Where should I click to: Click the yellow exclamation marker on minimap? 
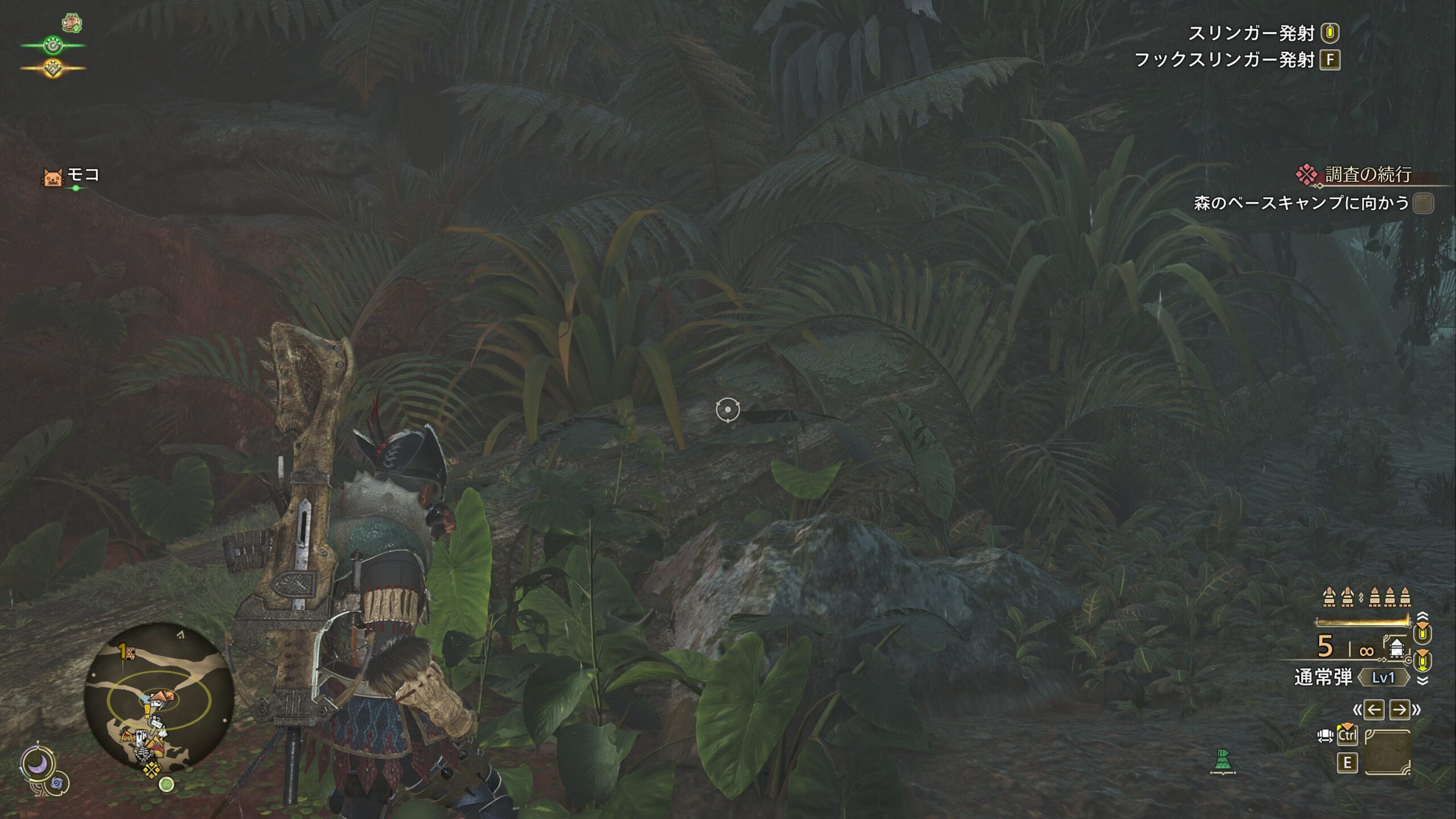(x=147, y=710)
